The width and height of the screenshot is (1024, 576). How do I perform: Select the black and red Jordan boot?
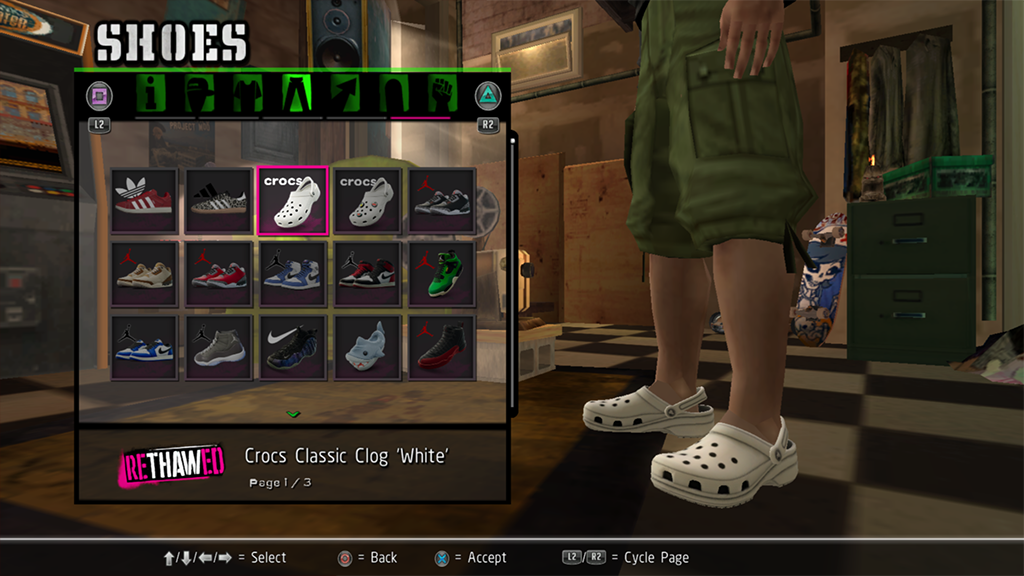(441, 347)
